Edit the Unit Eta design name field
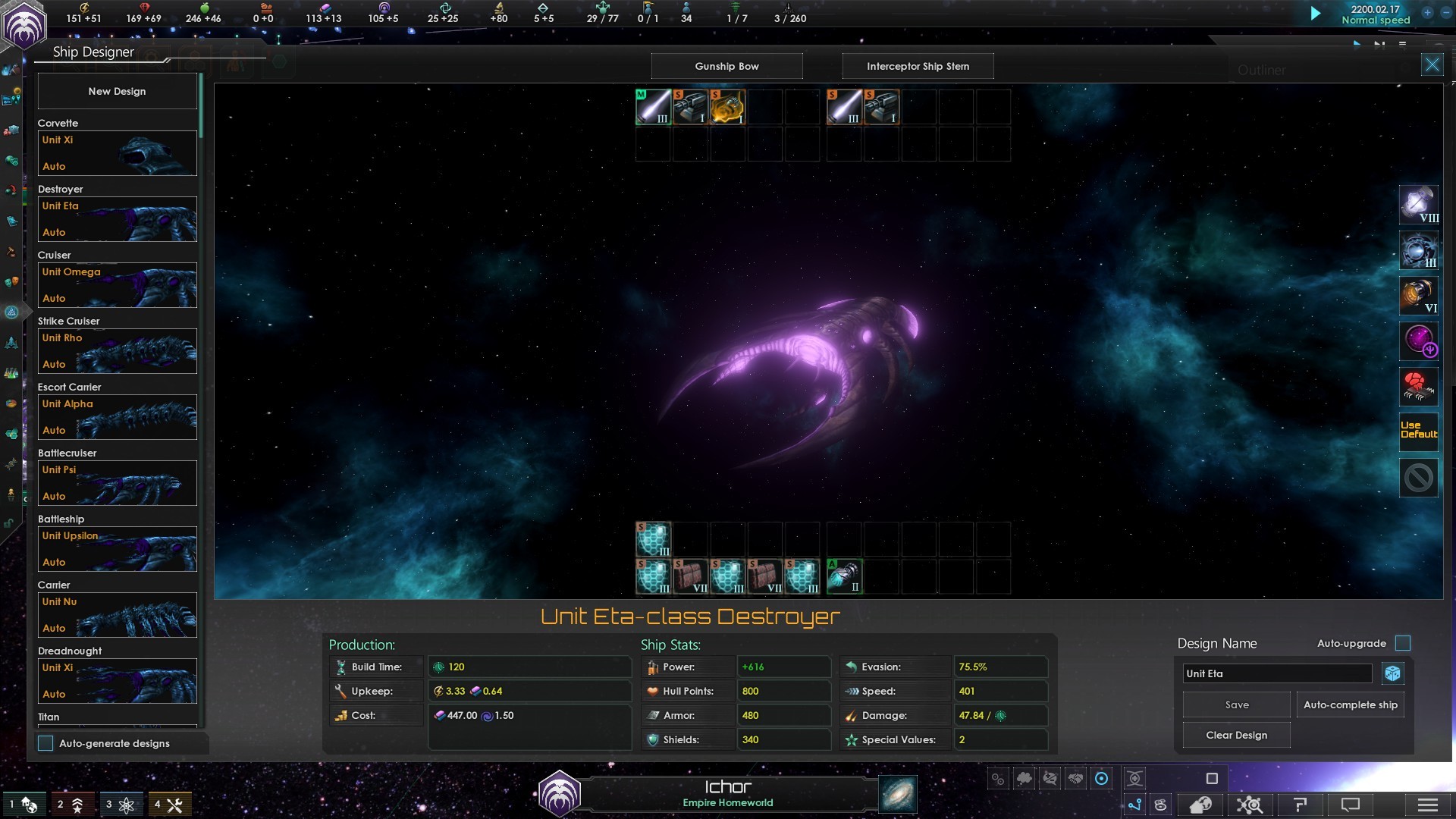1456x819 pixels. [1277, 673]
